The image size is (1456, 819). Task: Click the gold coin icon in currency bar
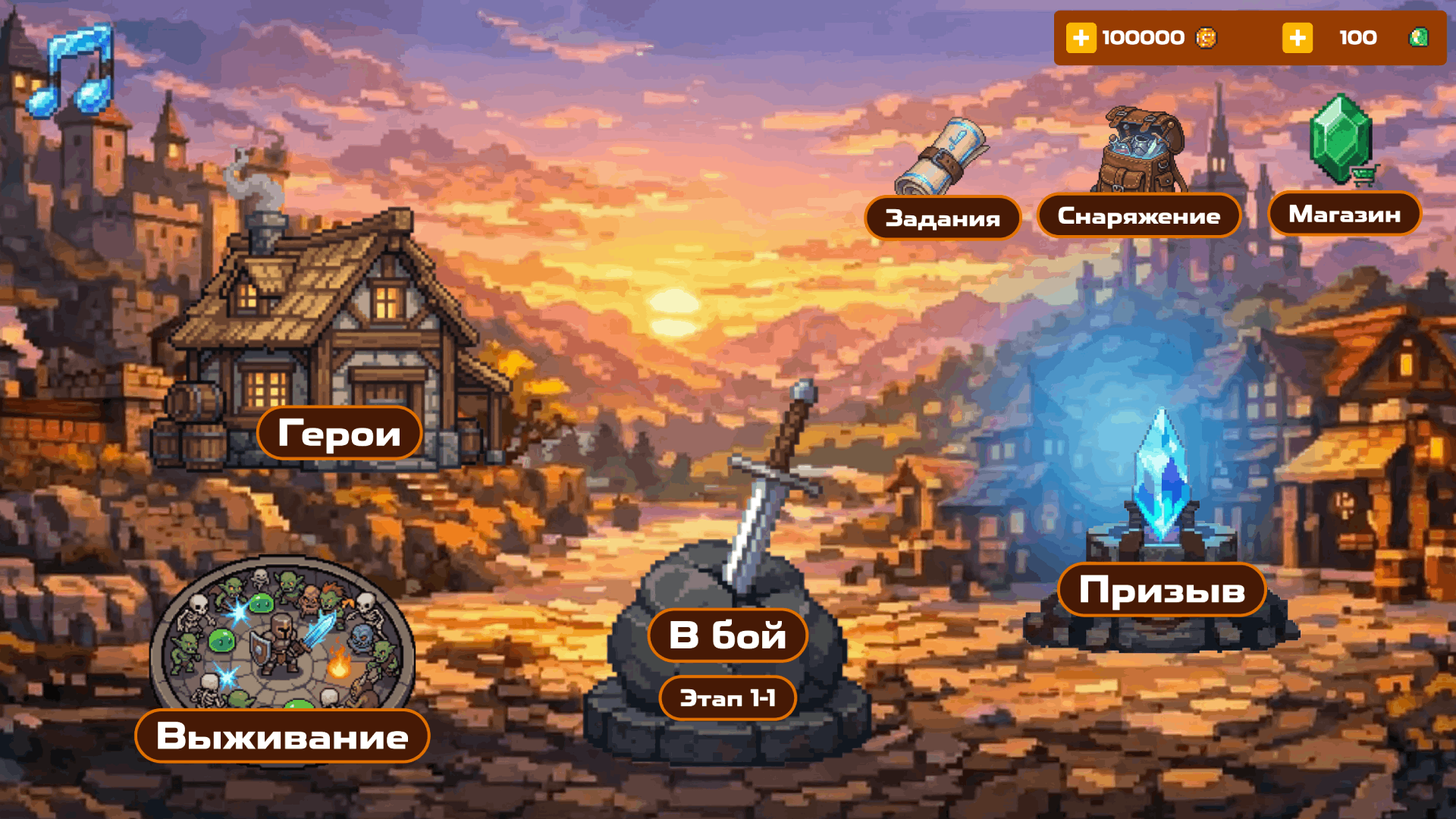pos(1207,37)
